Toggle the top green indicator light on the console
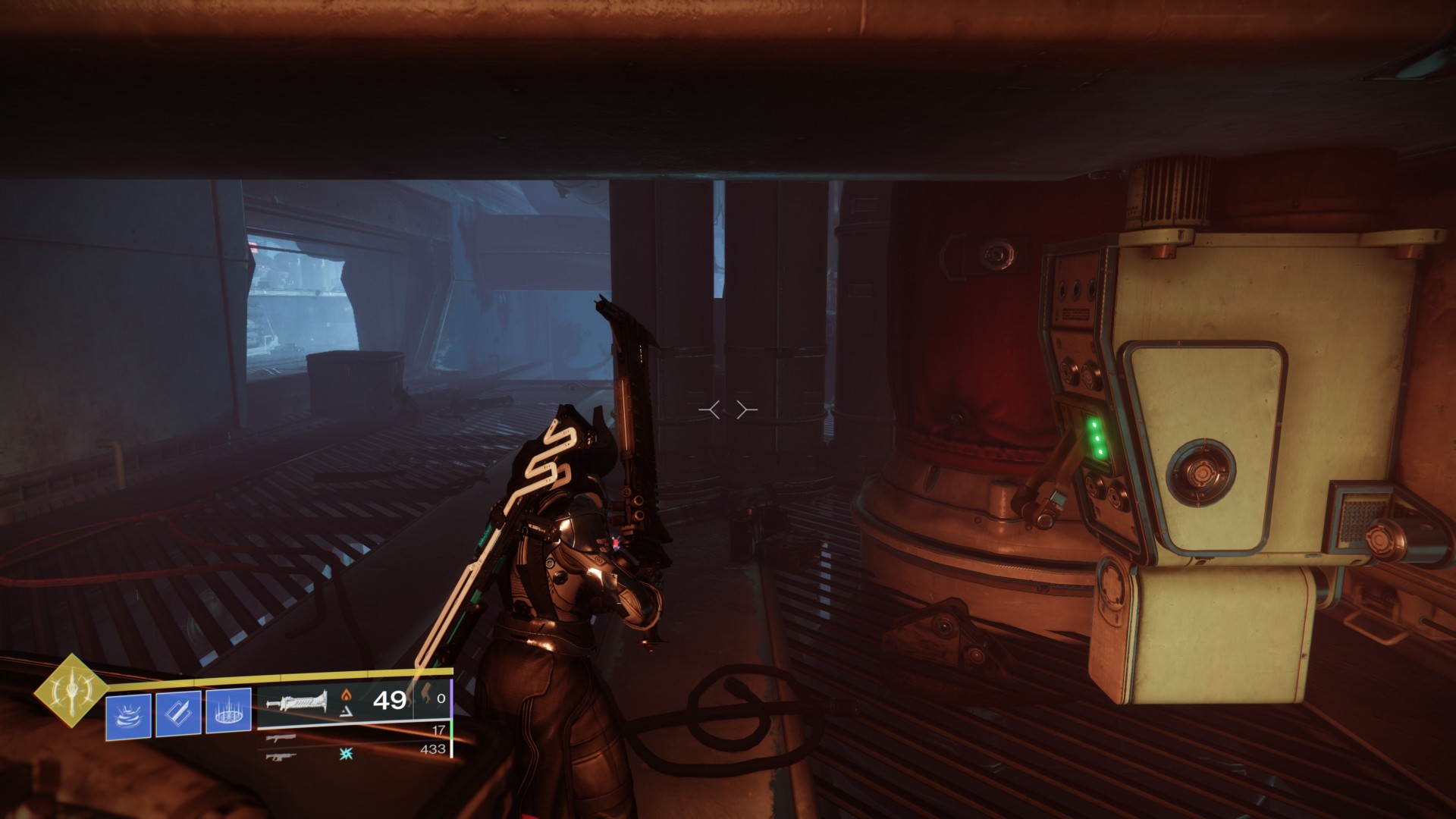1456x819 pixels. 1094,426
